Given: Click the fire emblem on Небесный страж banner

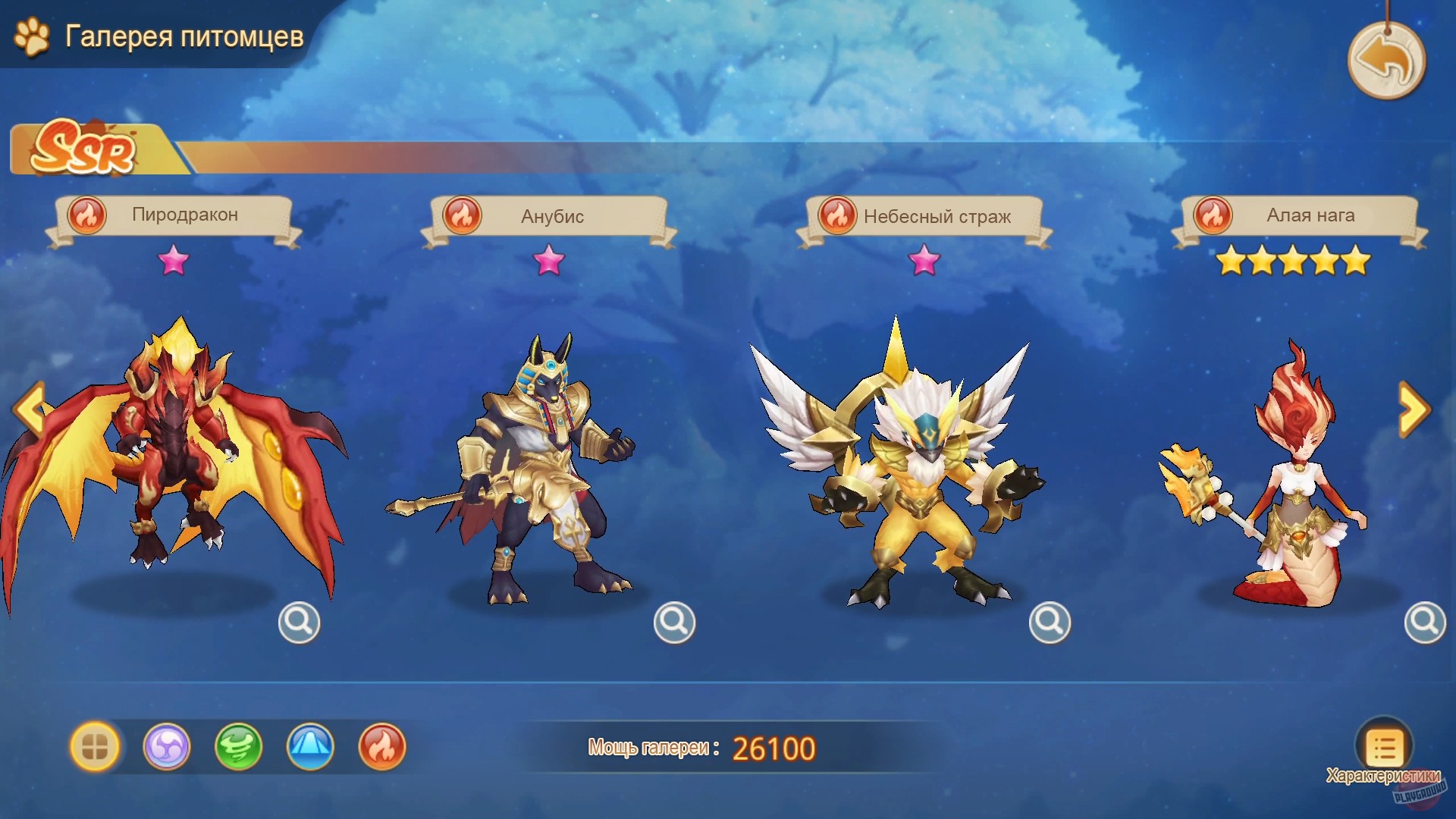Looking at the screenshot, I should point(837,215).
